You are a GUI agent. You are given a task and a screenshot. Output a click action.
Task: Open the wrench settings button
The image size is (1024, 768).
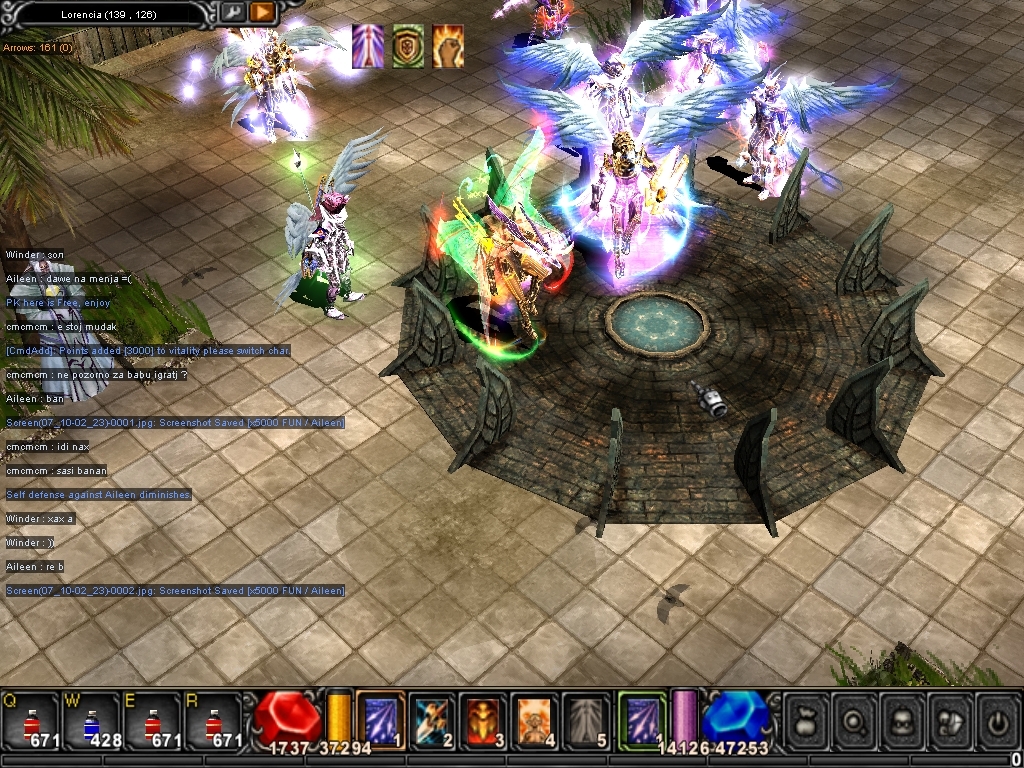click(232, 13)
